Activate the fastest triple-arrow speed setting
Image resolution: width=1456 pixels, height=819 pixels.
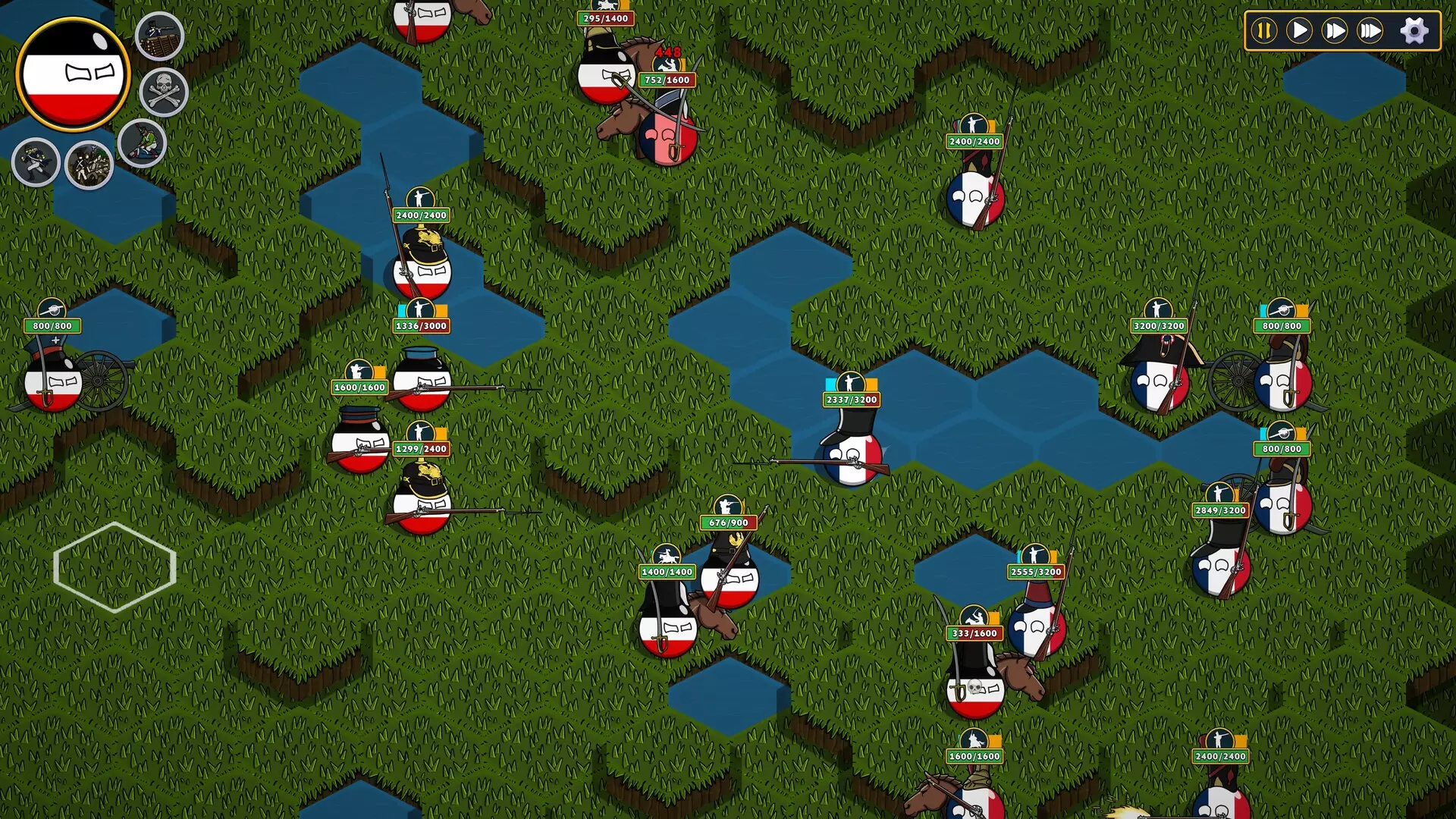(x=1371, y=30)
